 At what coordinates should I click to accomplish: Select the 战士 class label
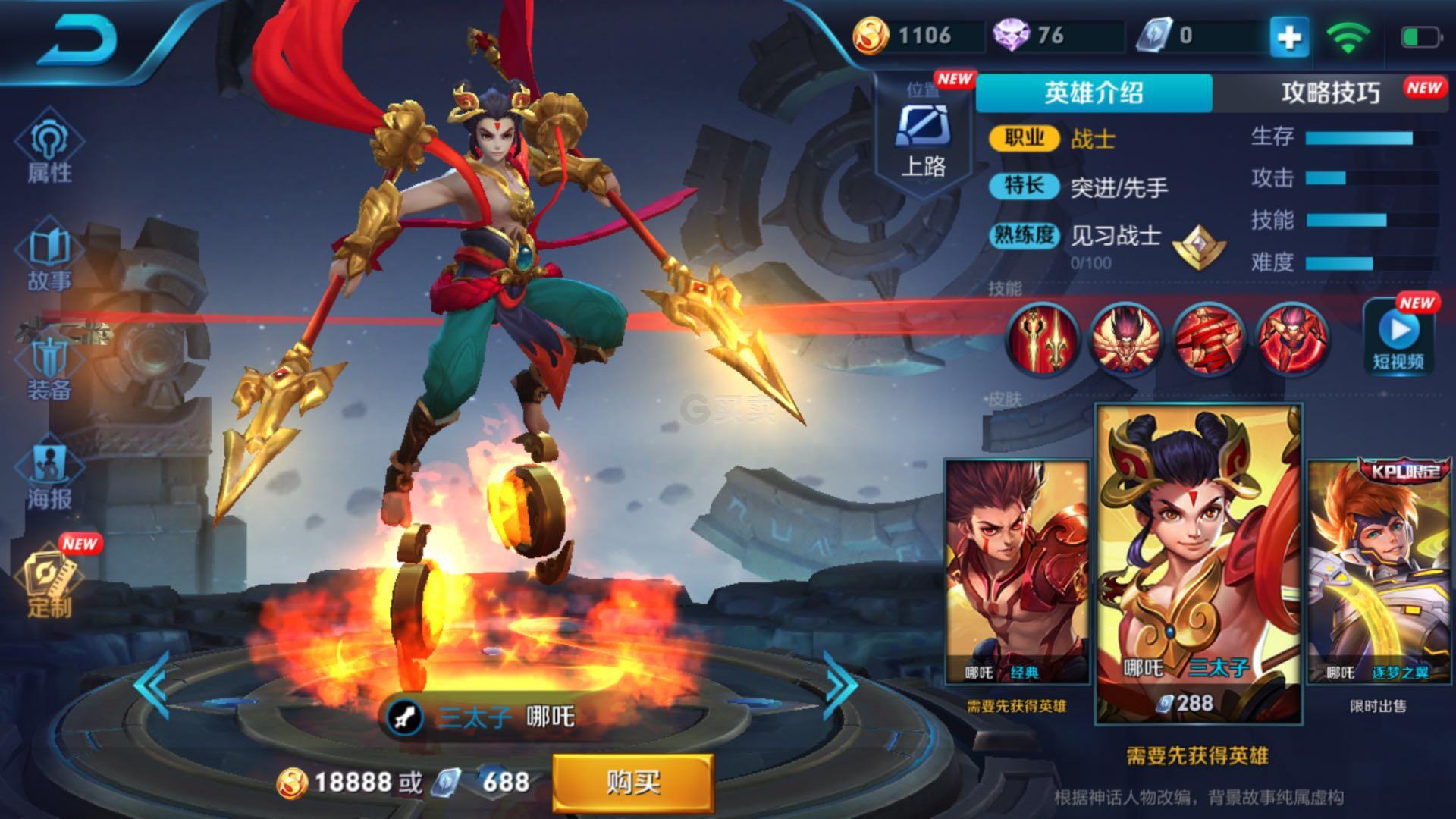coord(1094,138)
